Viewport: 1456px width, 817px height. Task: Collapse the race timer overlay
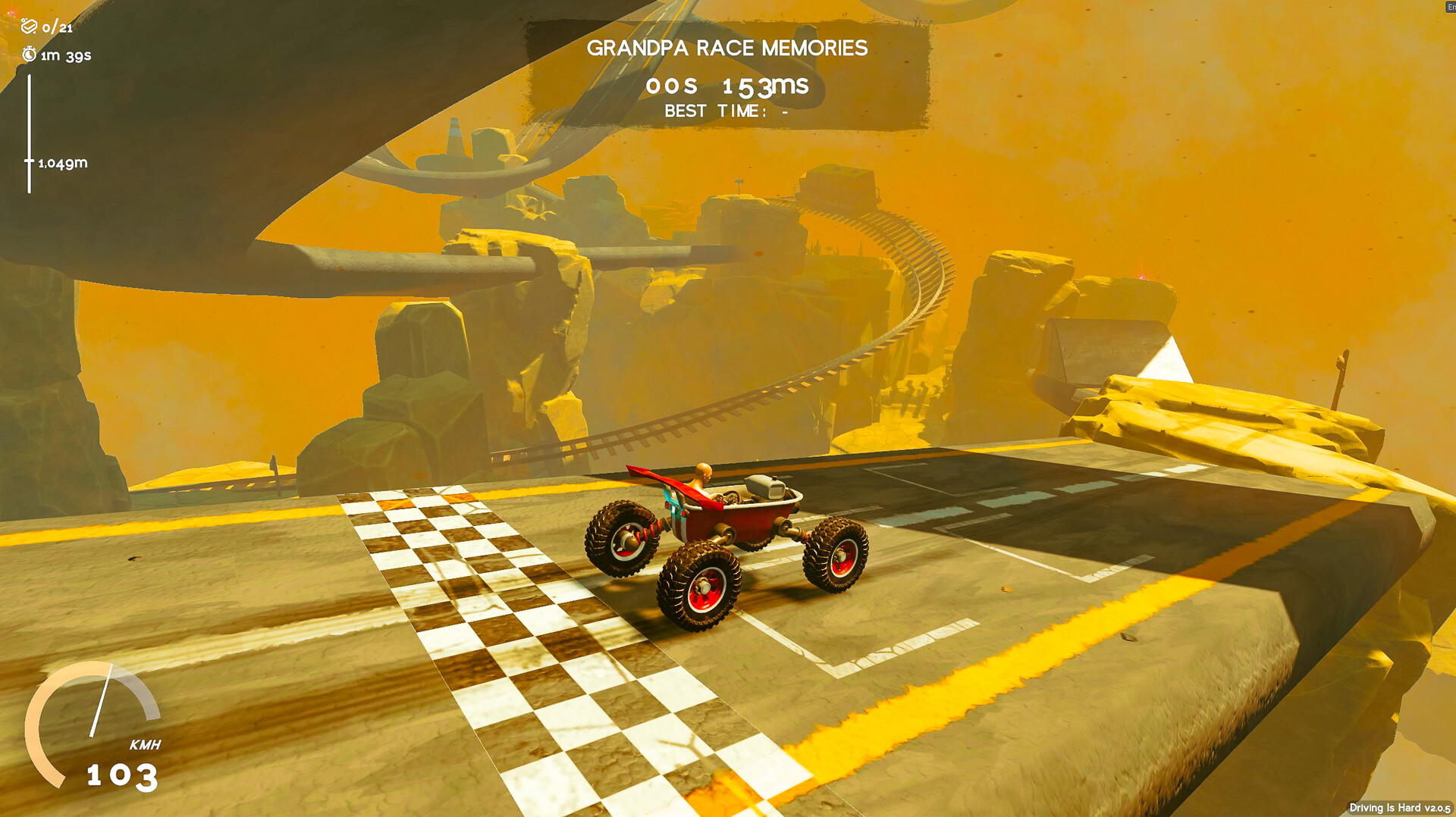726,85
